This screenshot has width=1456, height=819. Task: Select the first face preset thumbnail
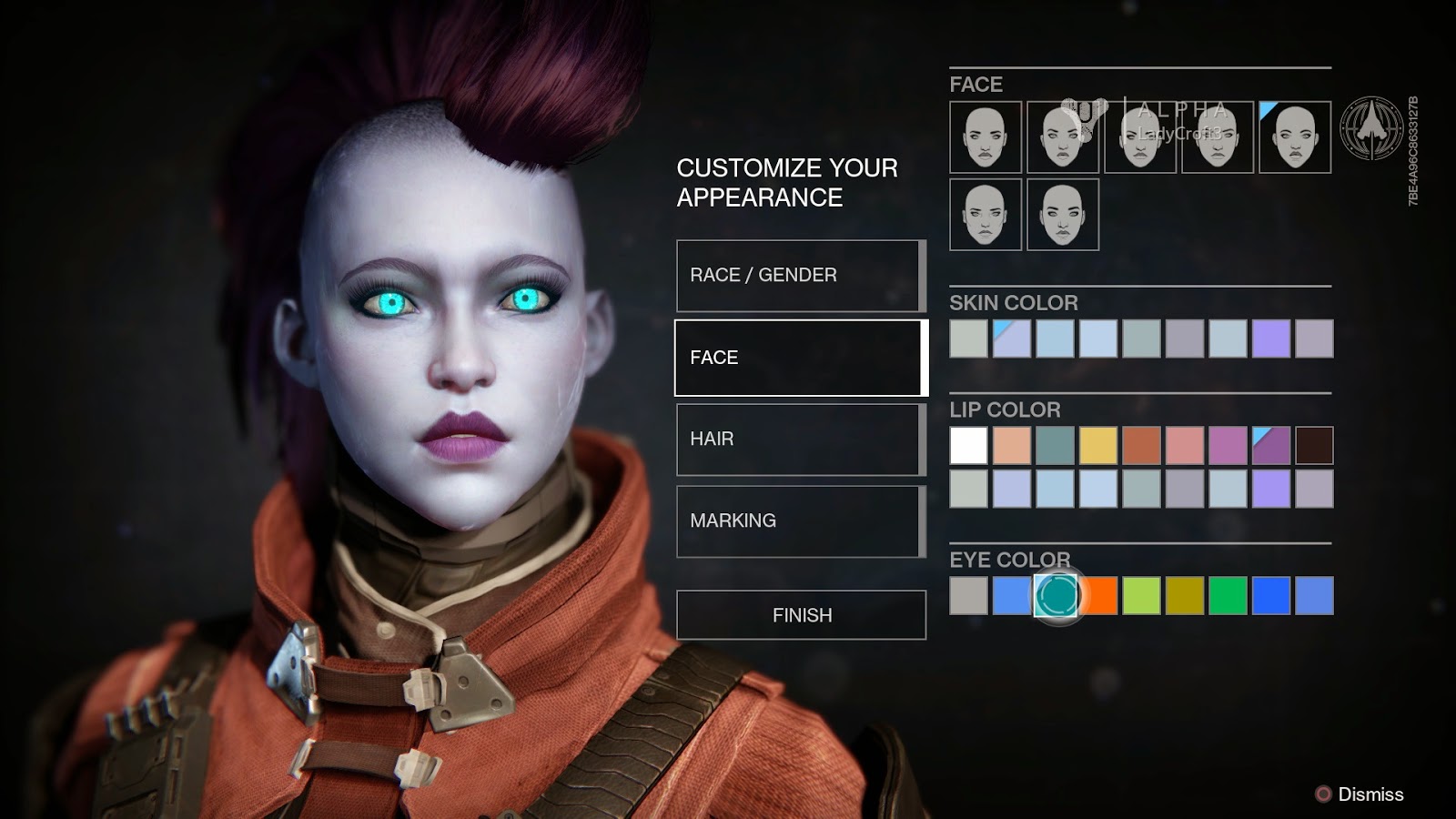(986, 138)
